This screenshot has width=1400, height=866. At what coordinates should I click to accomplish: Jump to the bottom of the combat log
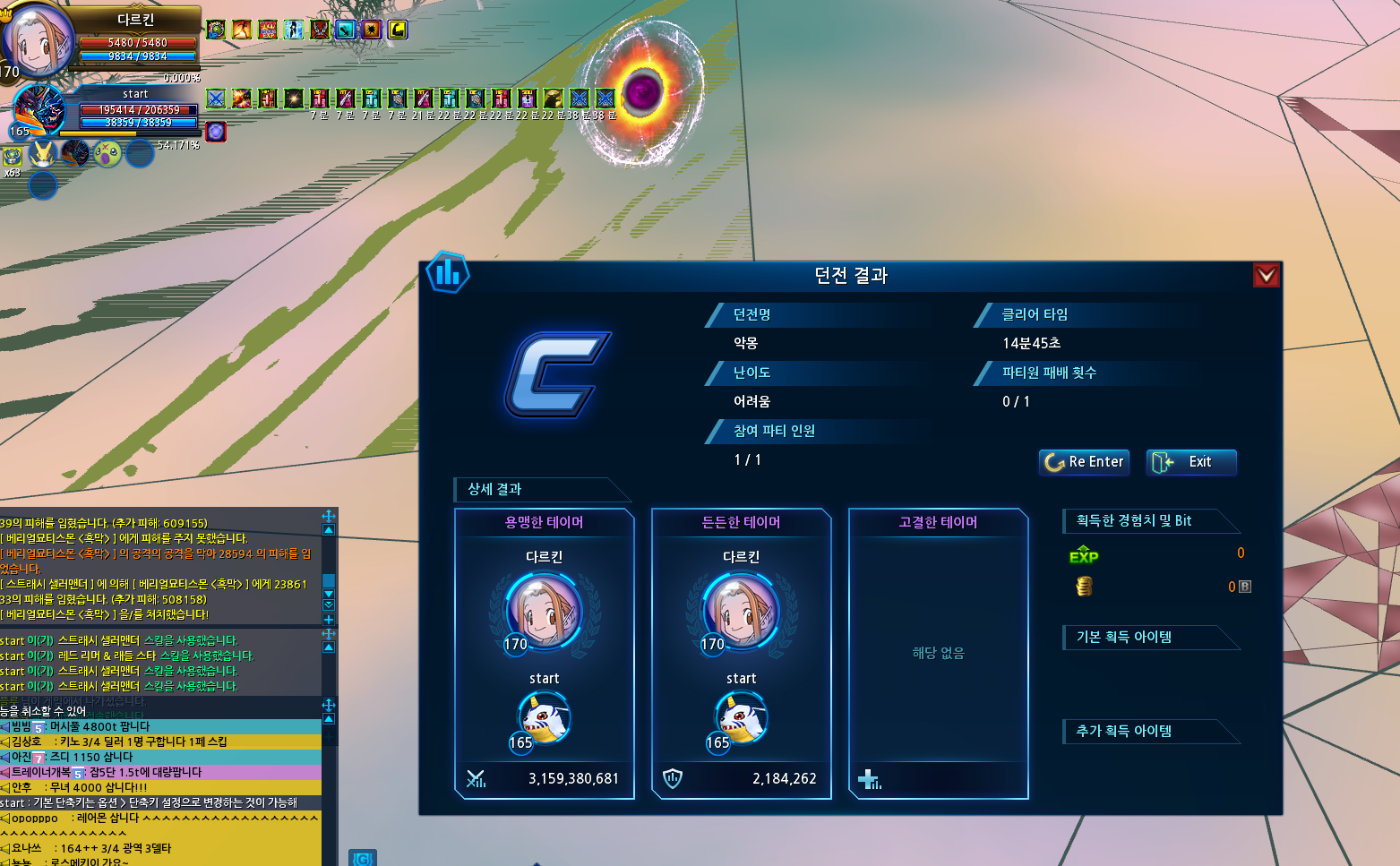pyautogui.click(x=329, y=605)
